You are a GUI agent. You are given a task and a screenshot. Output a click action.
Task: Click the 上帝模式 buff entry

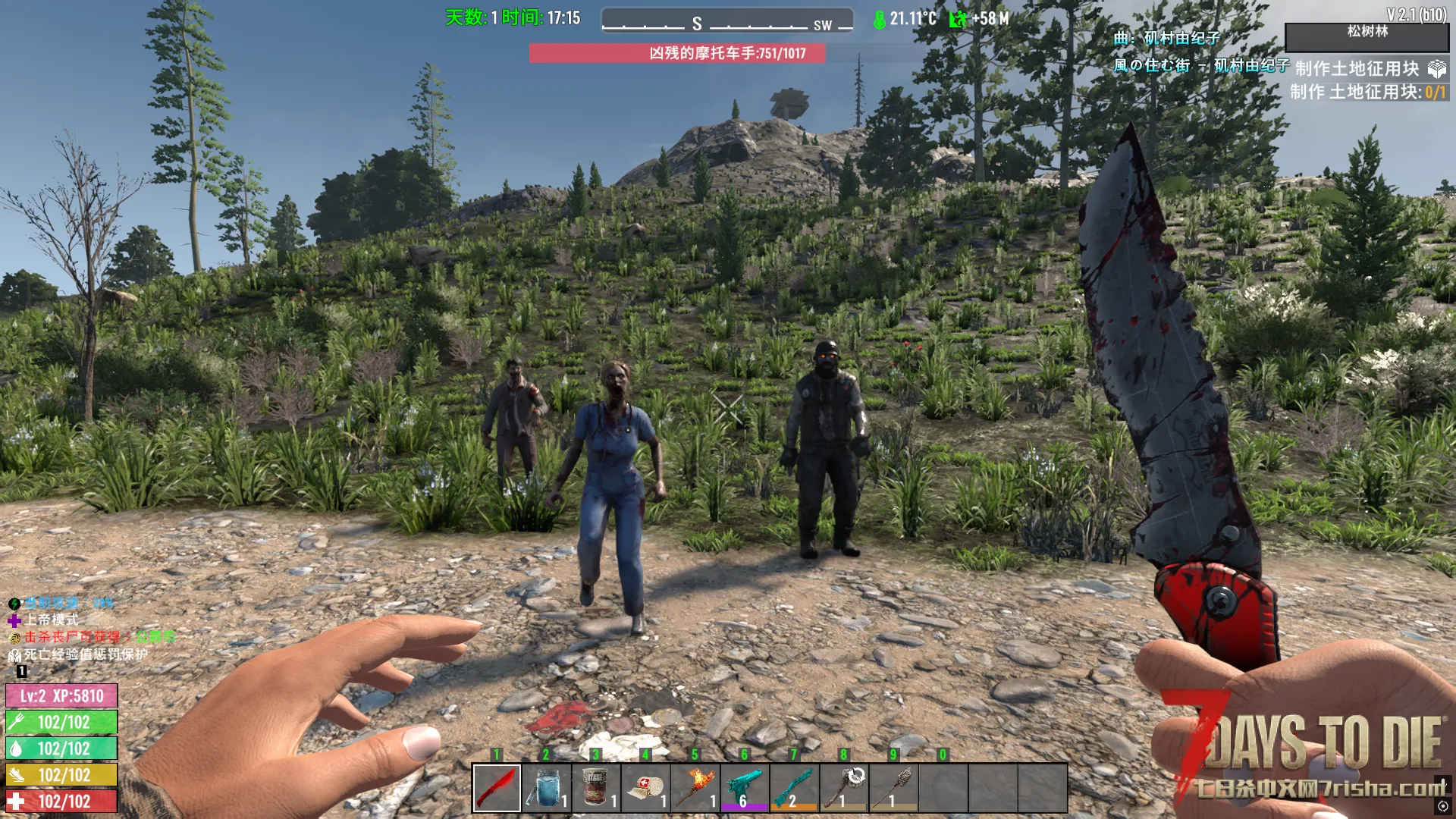[x=50, y=620]
